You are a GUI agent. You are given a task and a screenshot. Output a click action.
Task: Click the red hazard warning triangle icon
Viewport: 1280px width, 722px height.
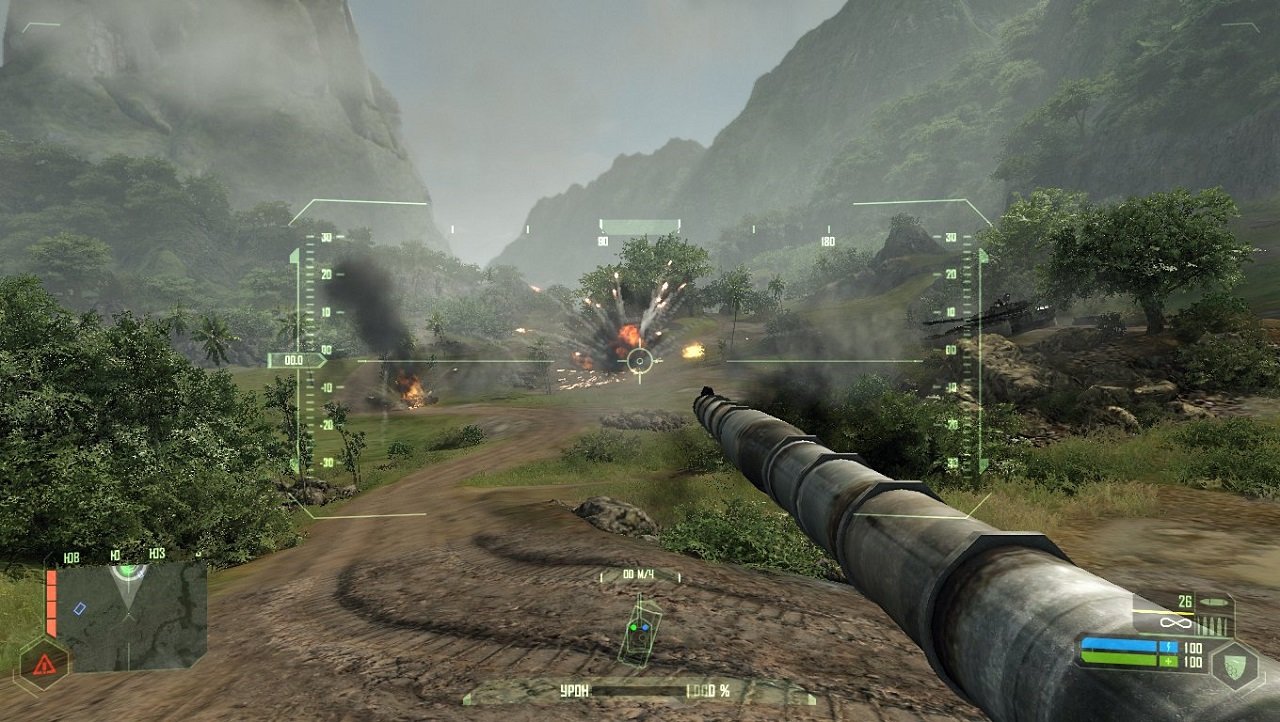[44, 664]
